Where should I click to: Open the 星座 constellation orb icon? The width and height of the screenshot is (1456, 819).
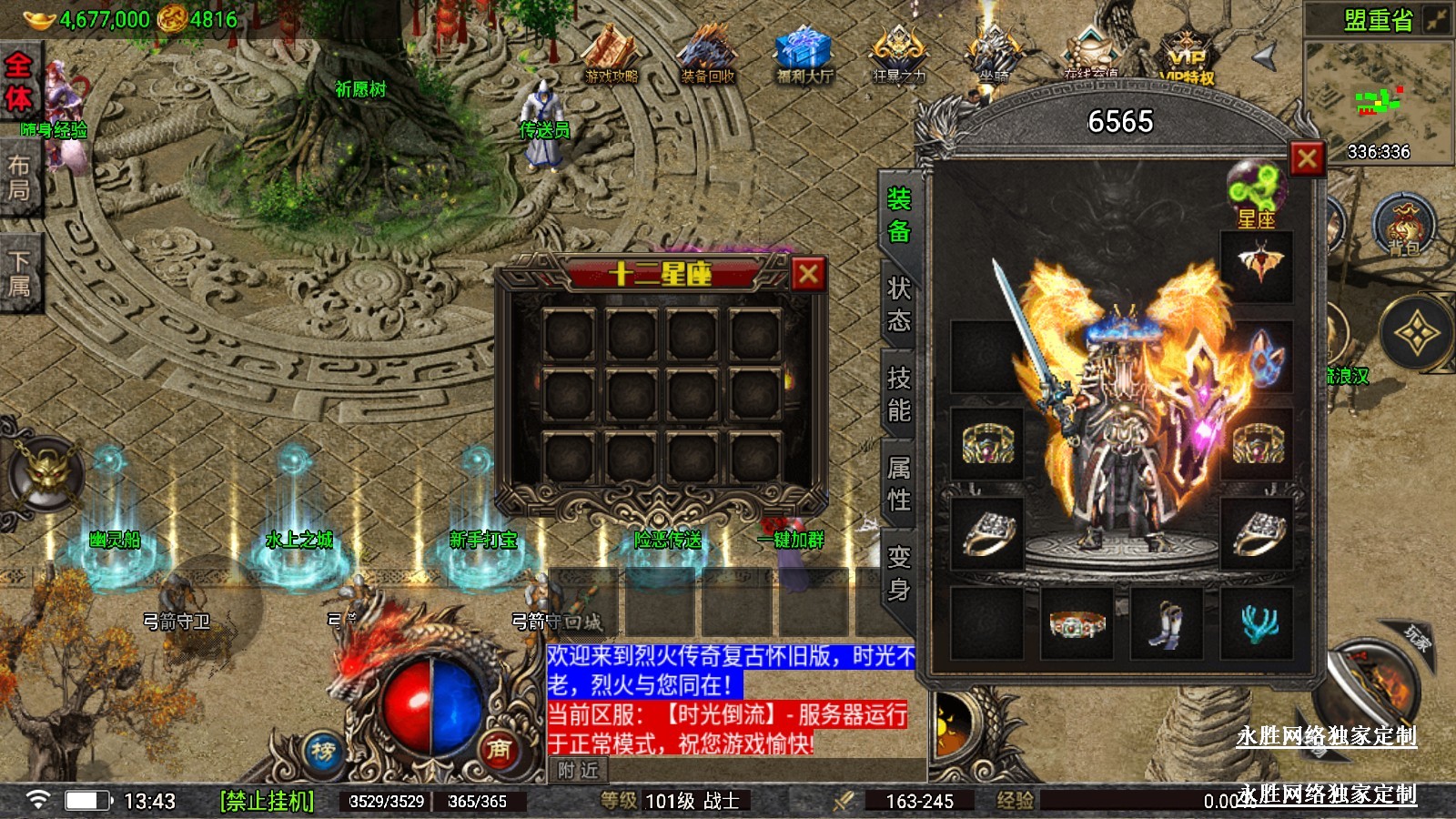1256,193
